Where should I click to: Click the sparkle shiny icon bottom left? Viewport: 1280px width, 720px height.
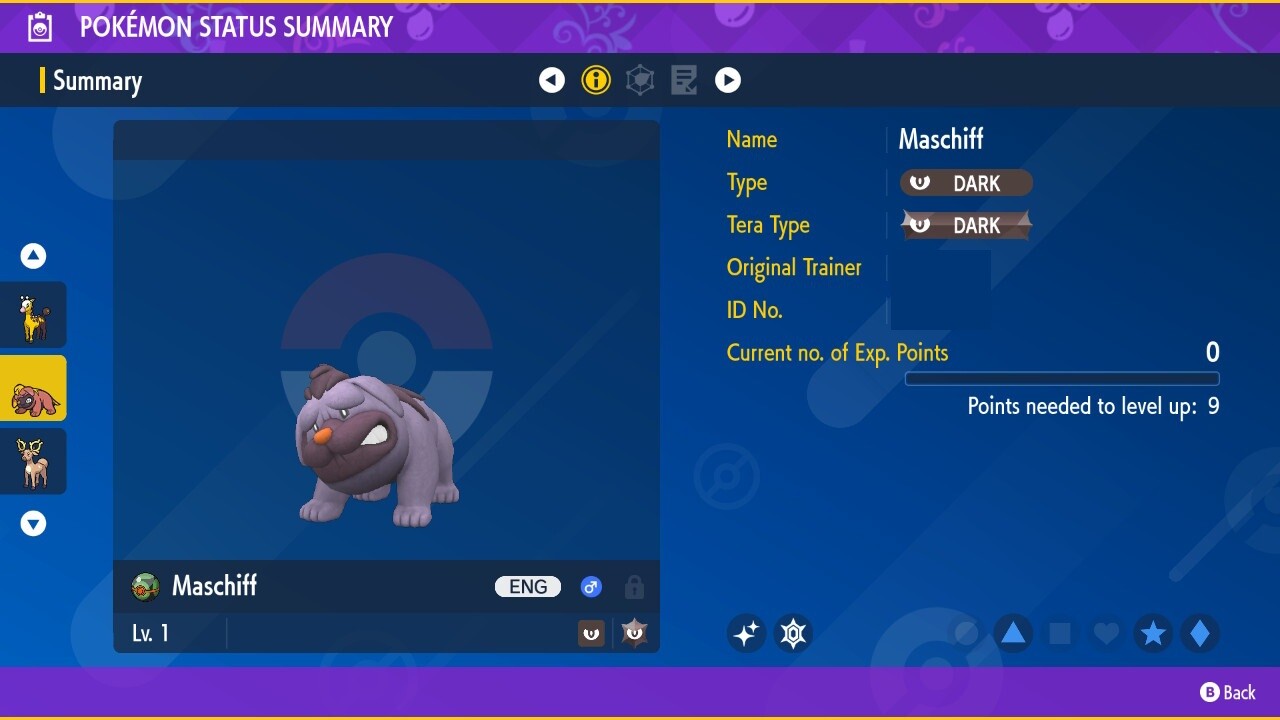click(746, 632)
